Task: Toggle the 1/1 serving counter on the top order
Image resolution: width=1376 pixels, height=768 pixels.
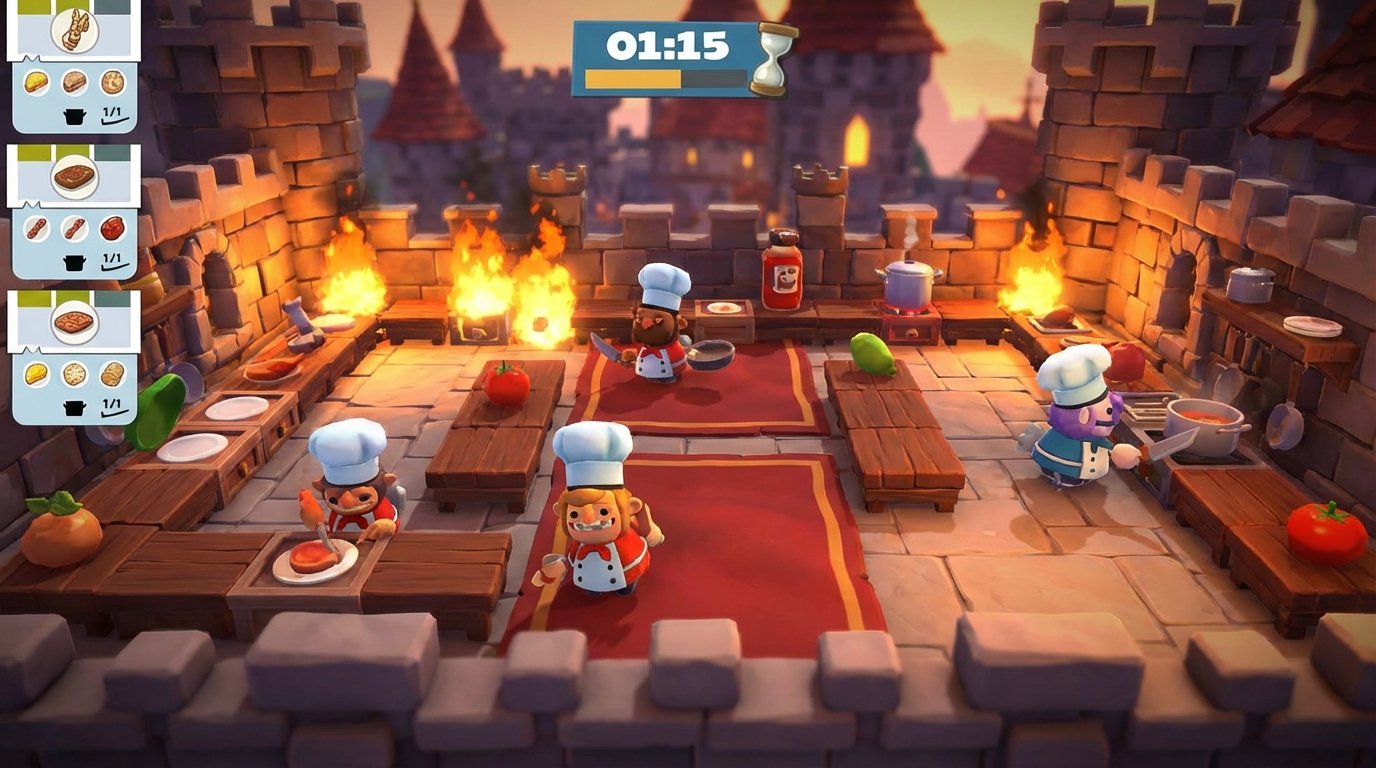Action: pyautogui.click(x=111, y=111)
